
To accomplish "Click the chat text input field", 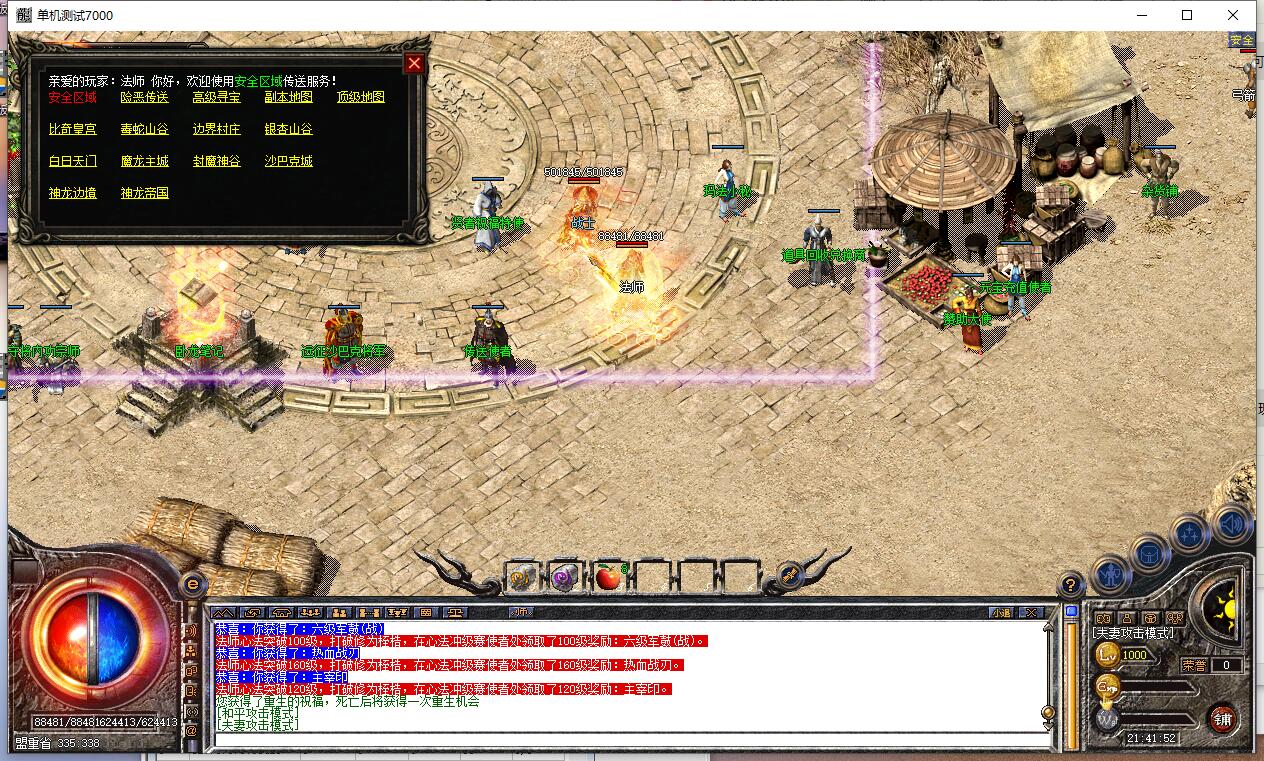I will point(630,741).
